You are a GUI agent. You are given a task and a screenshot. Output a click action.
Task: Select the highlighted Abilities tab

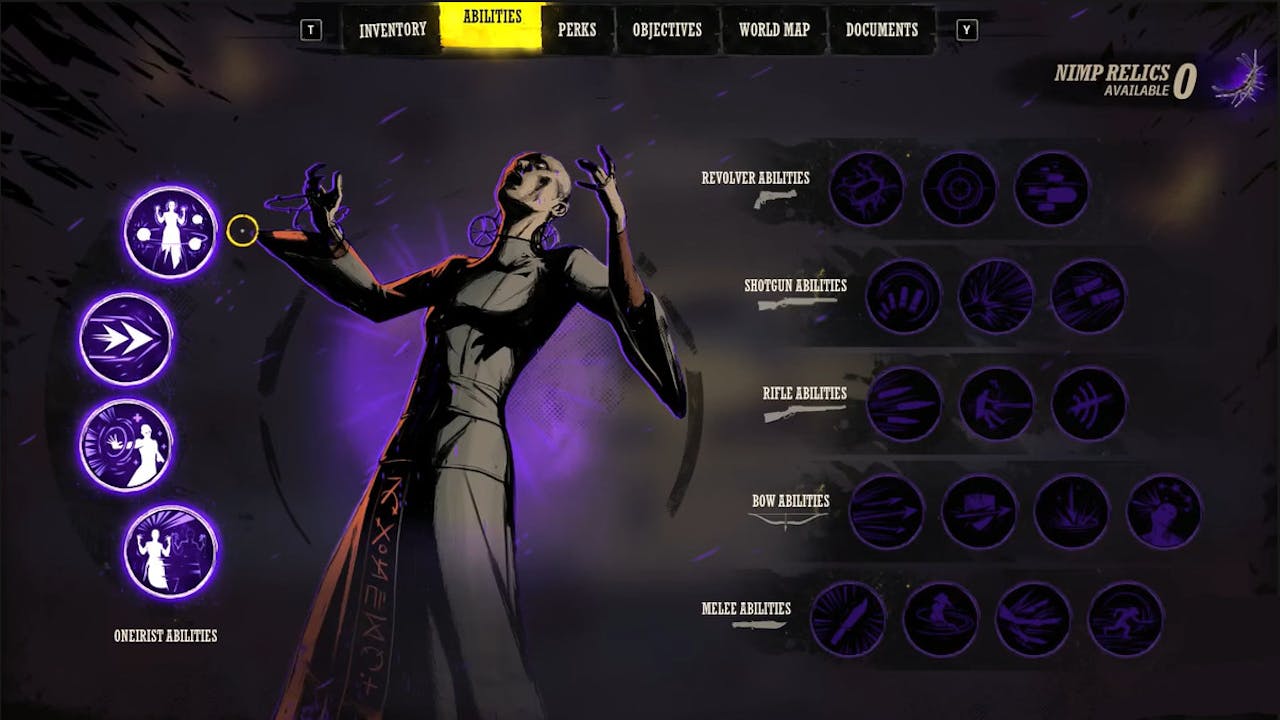coord(492,26)
